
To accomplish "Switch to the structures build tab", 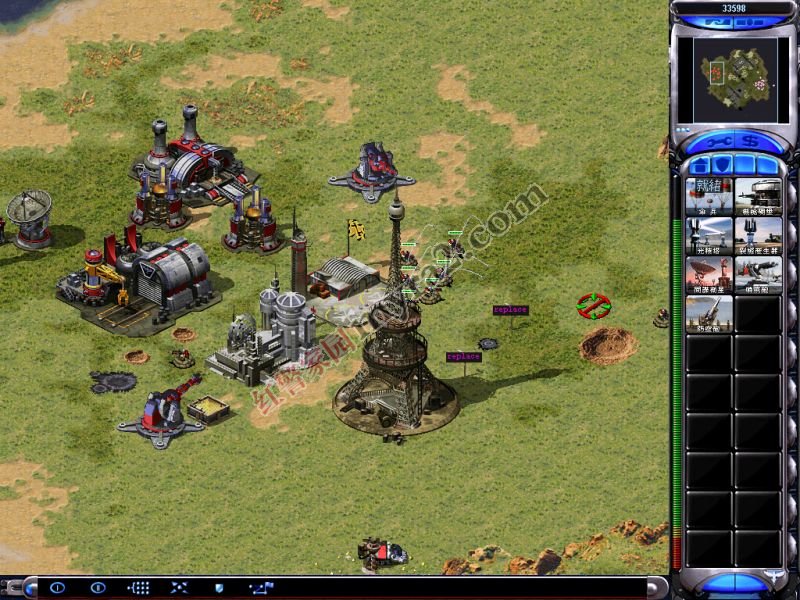I will pos(698,165).
